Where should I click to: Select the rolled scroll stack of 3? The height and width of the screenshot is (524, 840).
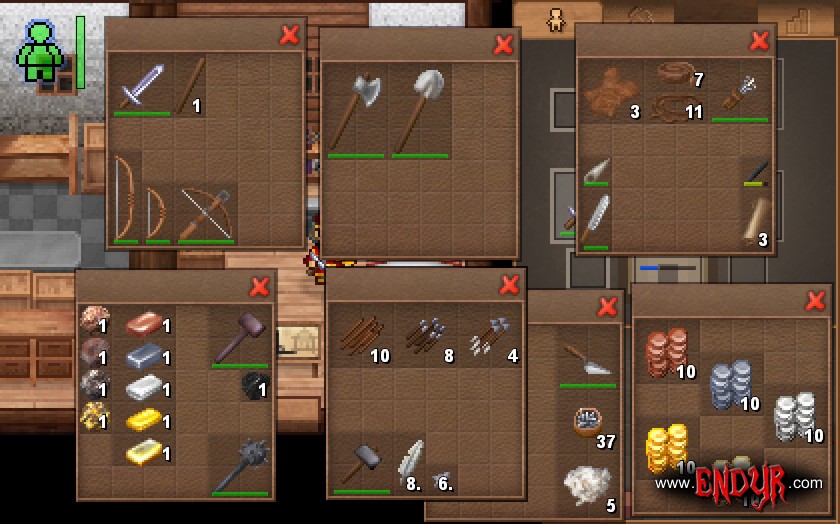point(755,222)
